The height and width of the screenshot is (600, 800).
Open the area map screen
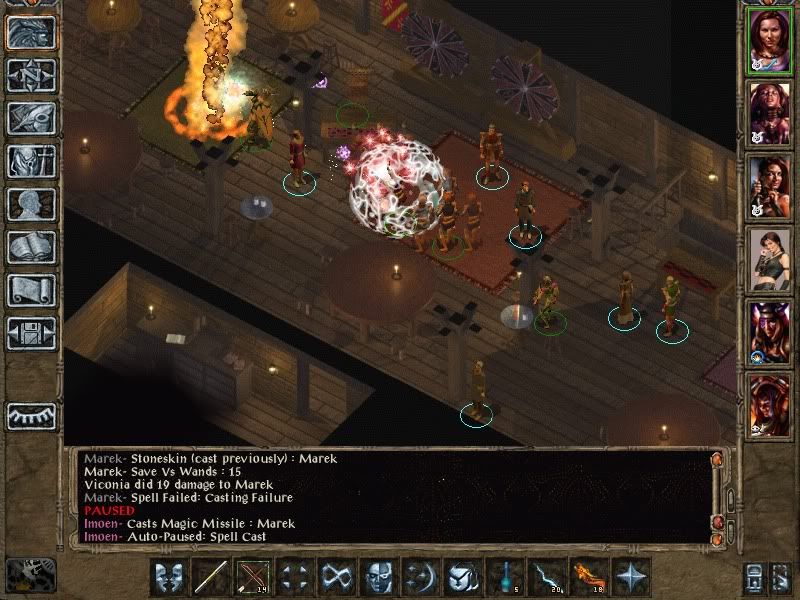tap(31, 74)
